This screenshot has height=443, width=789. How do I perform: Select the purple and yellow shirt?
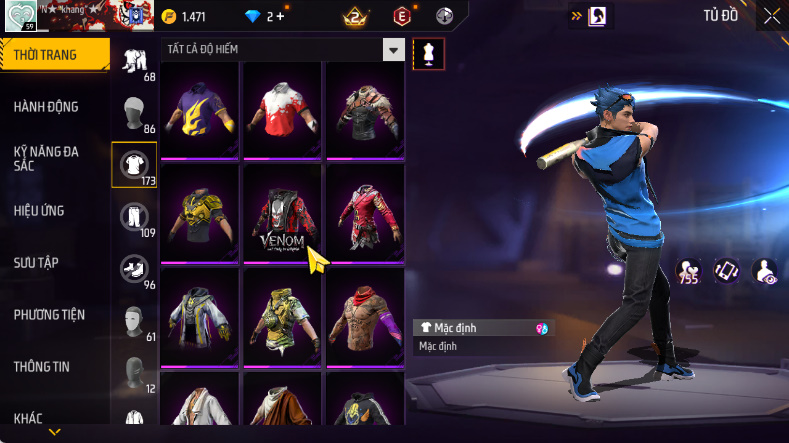pyautogui.click(x=200, y=110)
